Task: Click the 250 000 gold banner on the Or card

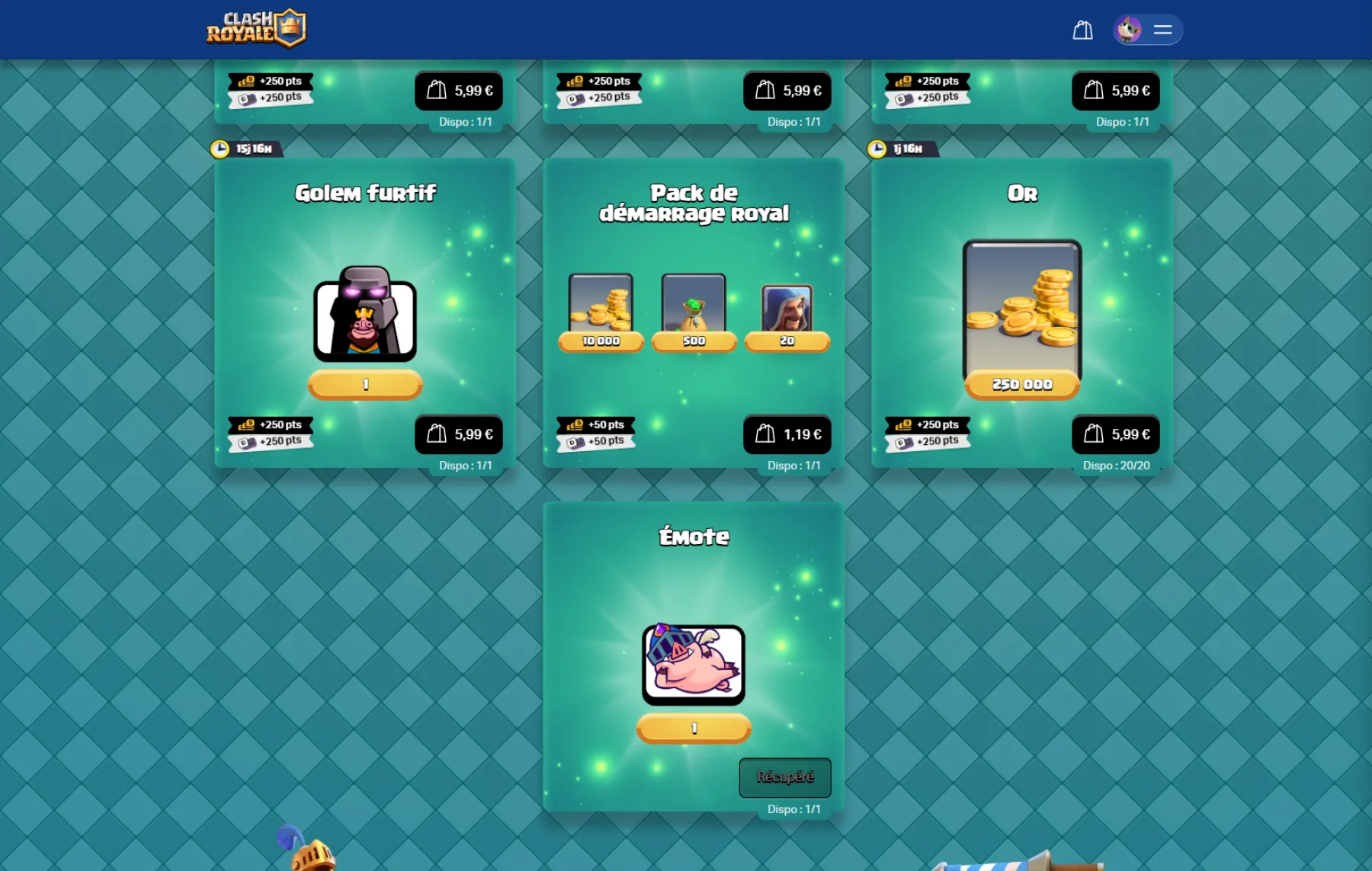Action: click(x=1021, y=384)
